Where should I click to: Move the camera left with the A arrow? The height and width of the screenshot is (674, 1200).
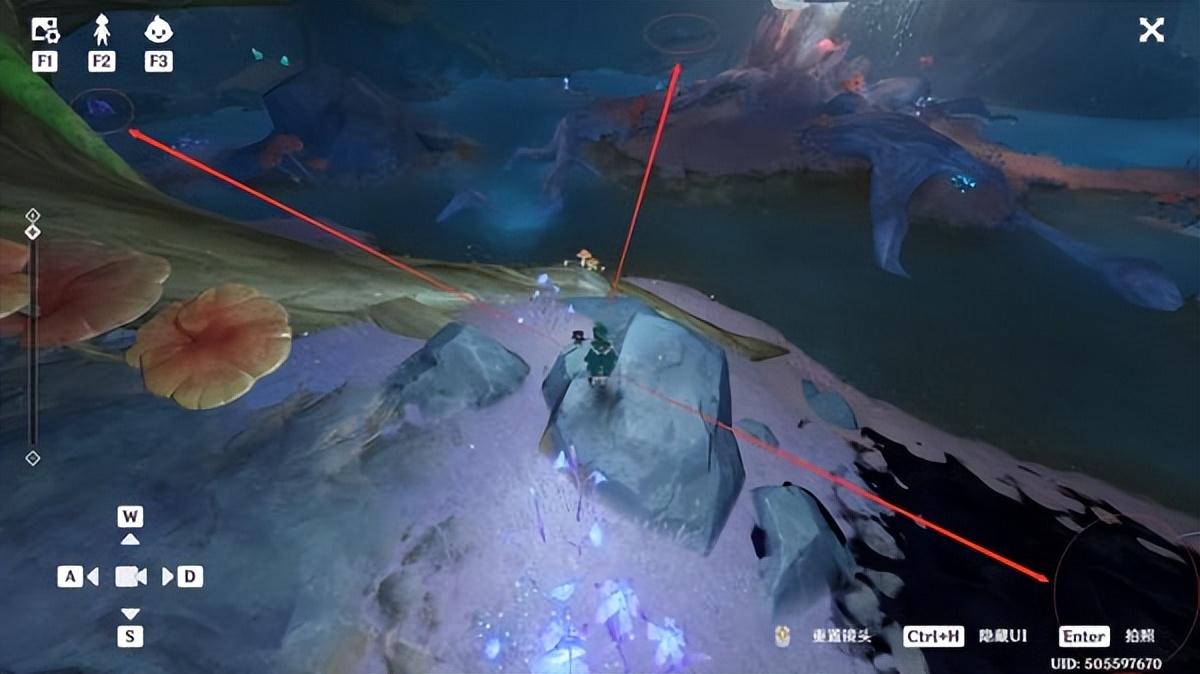(92, 576)
